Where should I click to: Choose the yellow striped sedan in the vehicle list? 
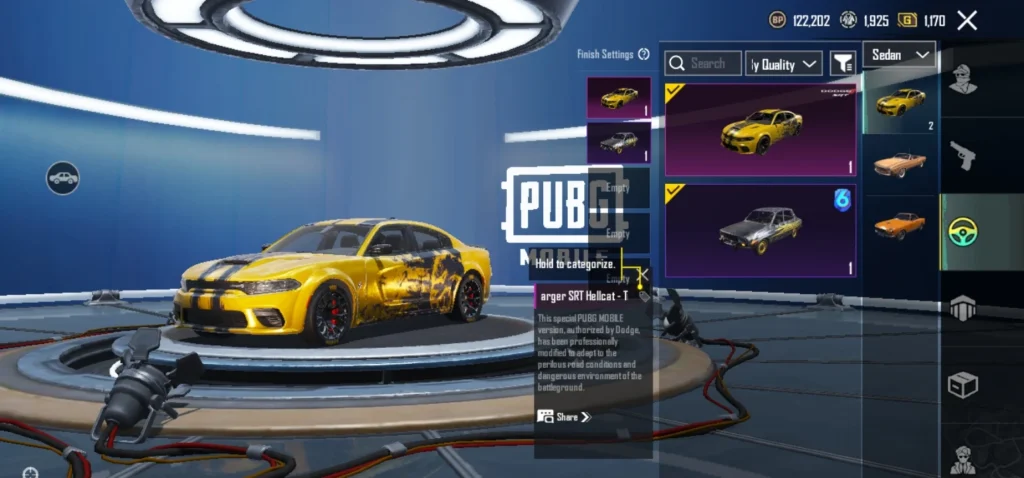coord(900,101)
